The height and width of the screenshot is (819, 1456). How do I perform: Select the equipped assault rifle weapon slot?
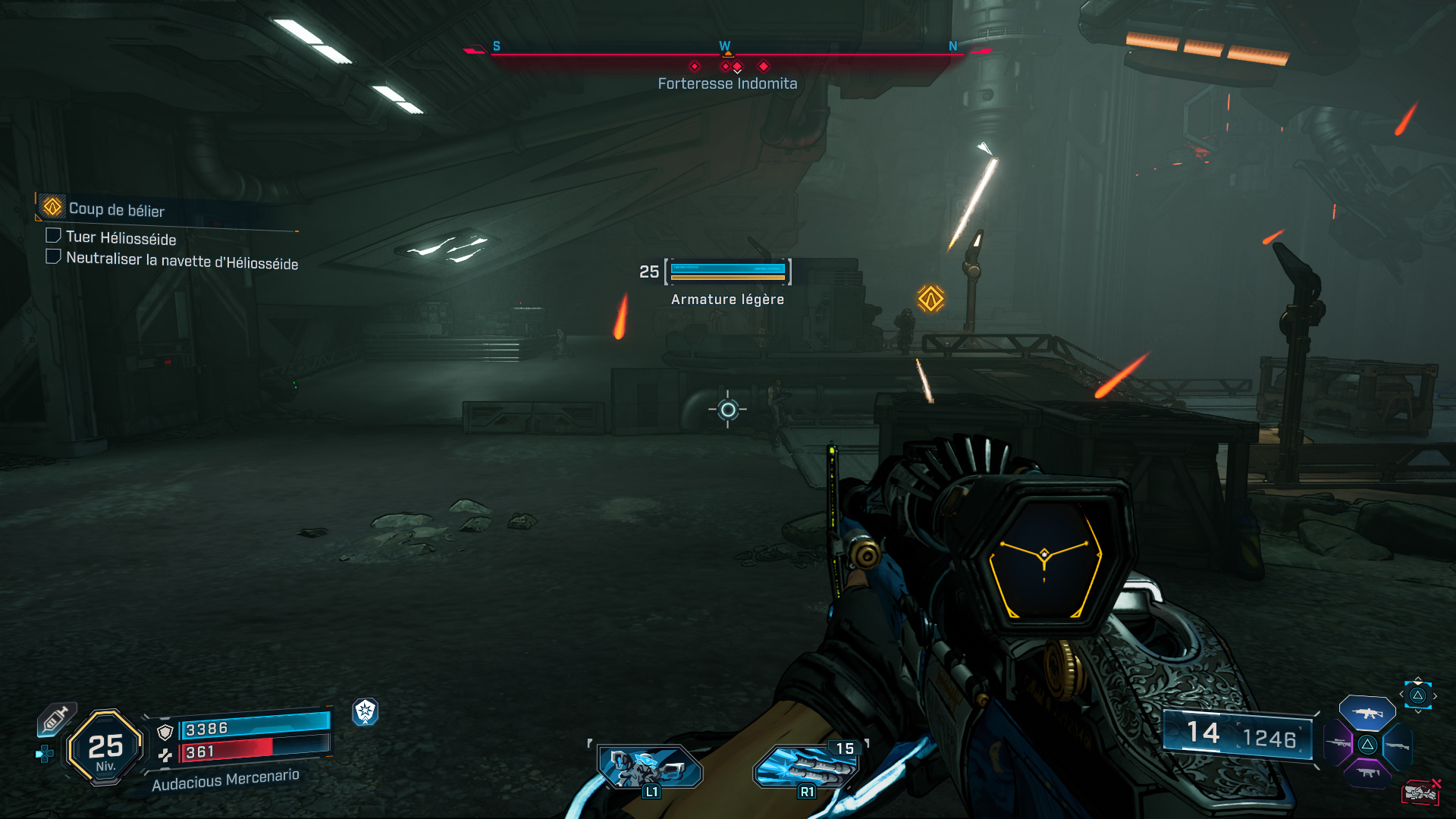point(1367,713)
